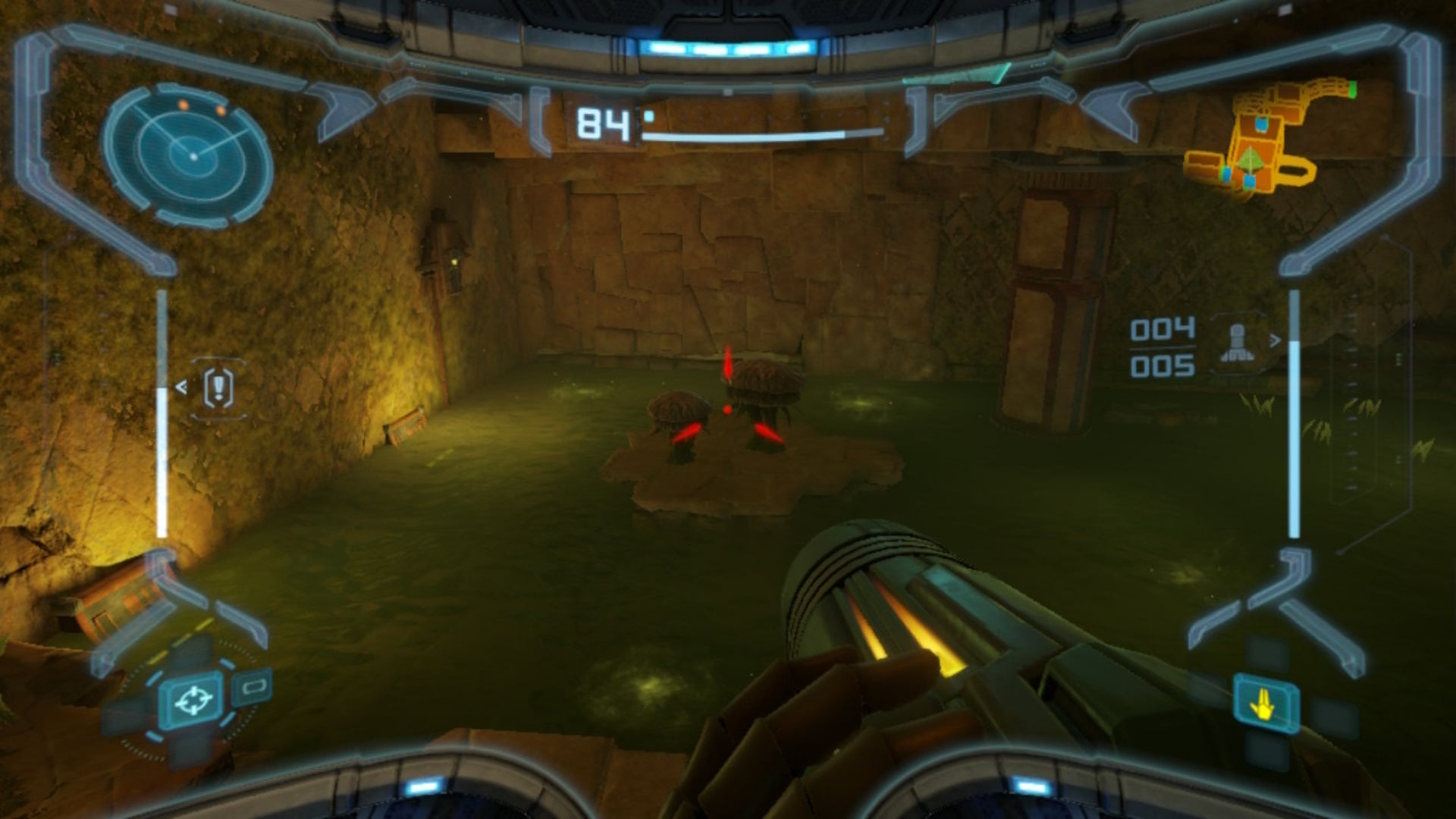The height and width of the screenshot is (819, 1456).
Task: Click an energy tank segment above the health bar
Action: [x=648, y=116]
